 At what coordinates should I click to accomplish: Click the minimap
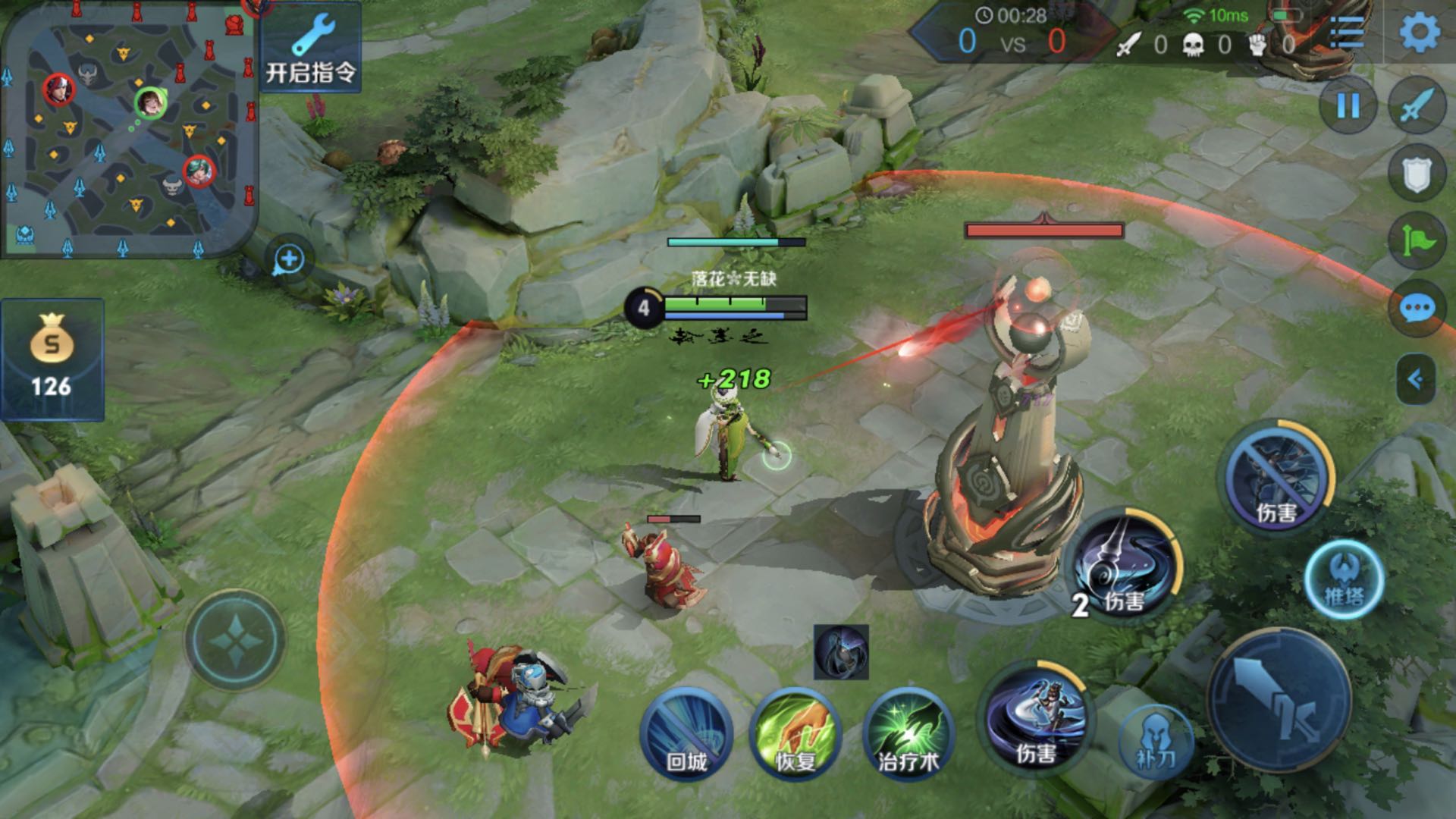point(129,129)
